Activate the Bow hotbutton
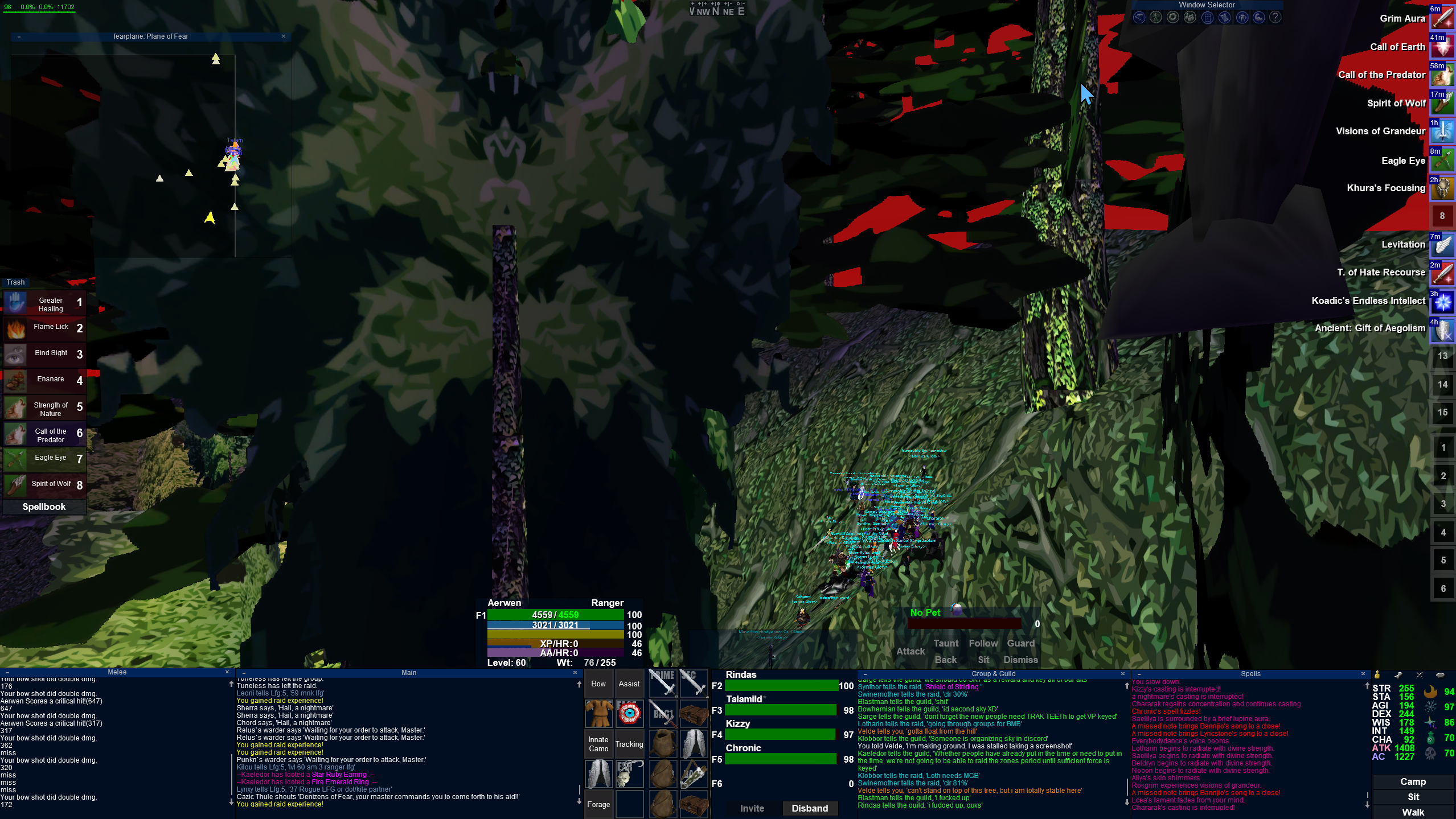Screen dimensions: 1456x819 (598, 684)
